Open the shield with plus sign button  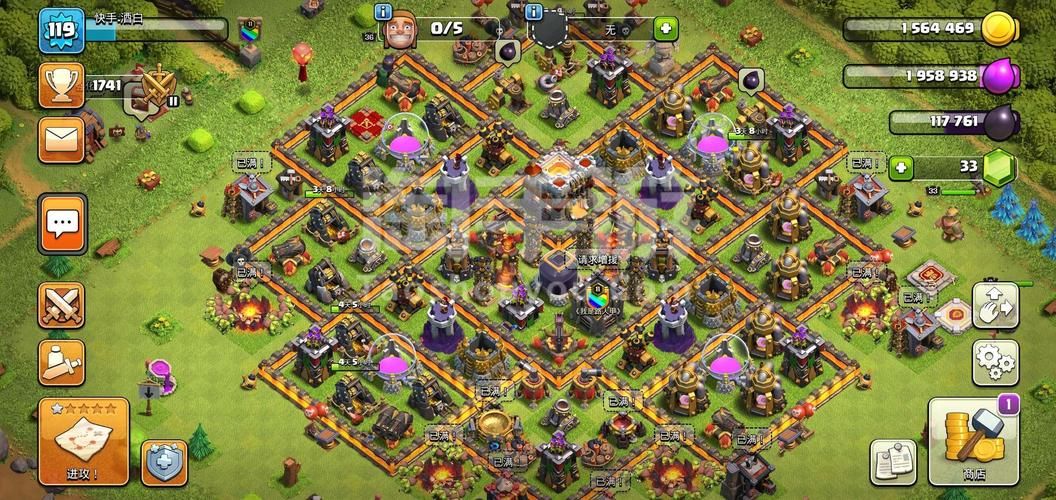[x=164, y=462]
